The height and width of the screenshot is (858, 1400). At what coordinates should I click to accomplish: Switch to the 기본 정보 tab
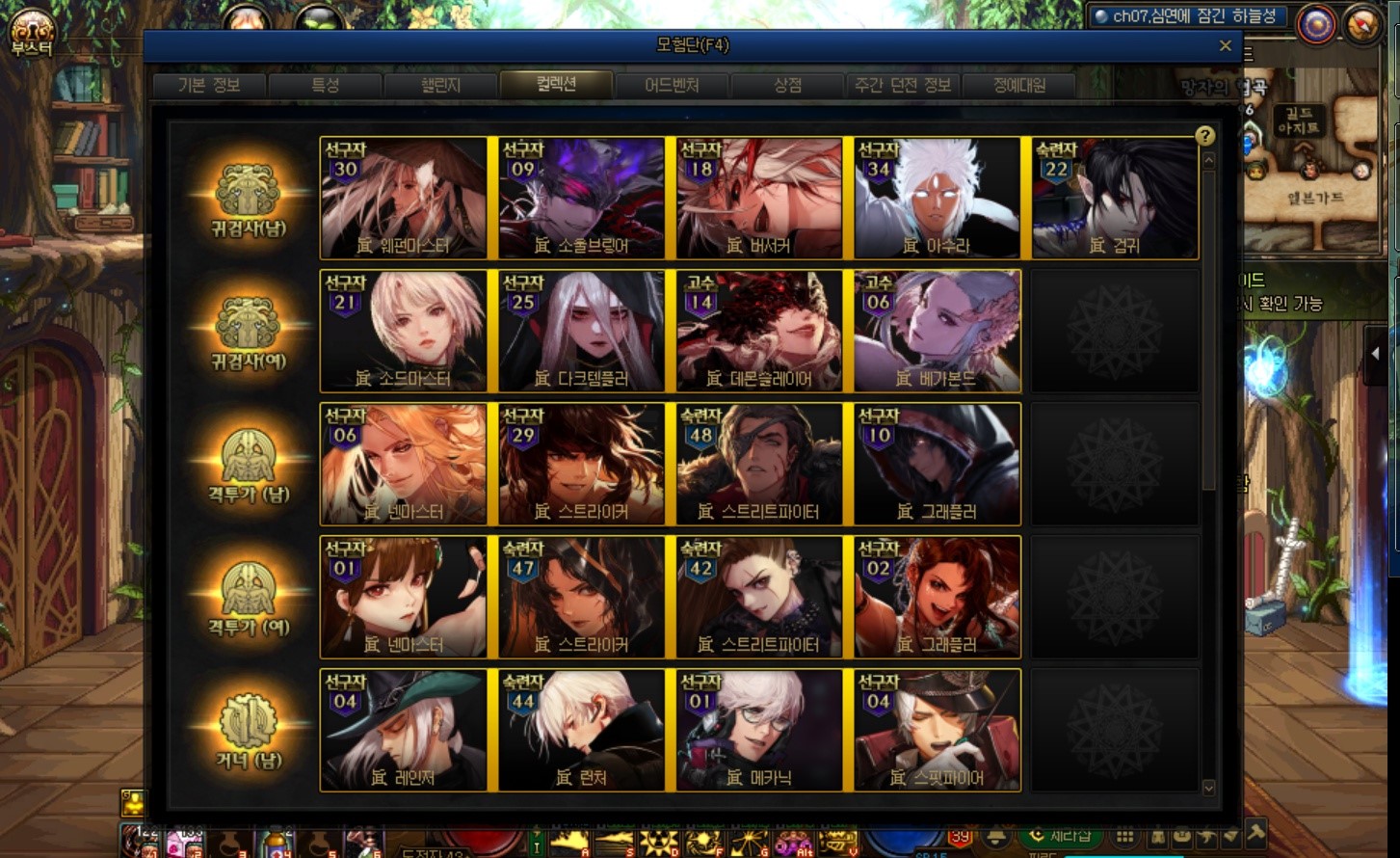point(208,85)
